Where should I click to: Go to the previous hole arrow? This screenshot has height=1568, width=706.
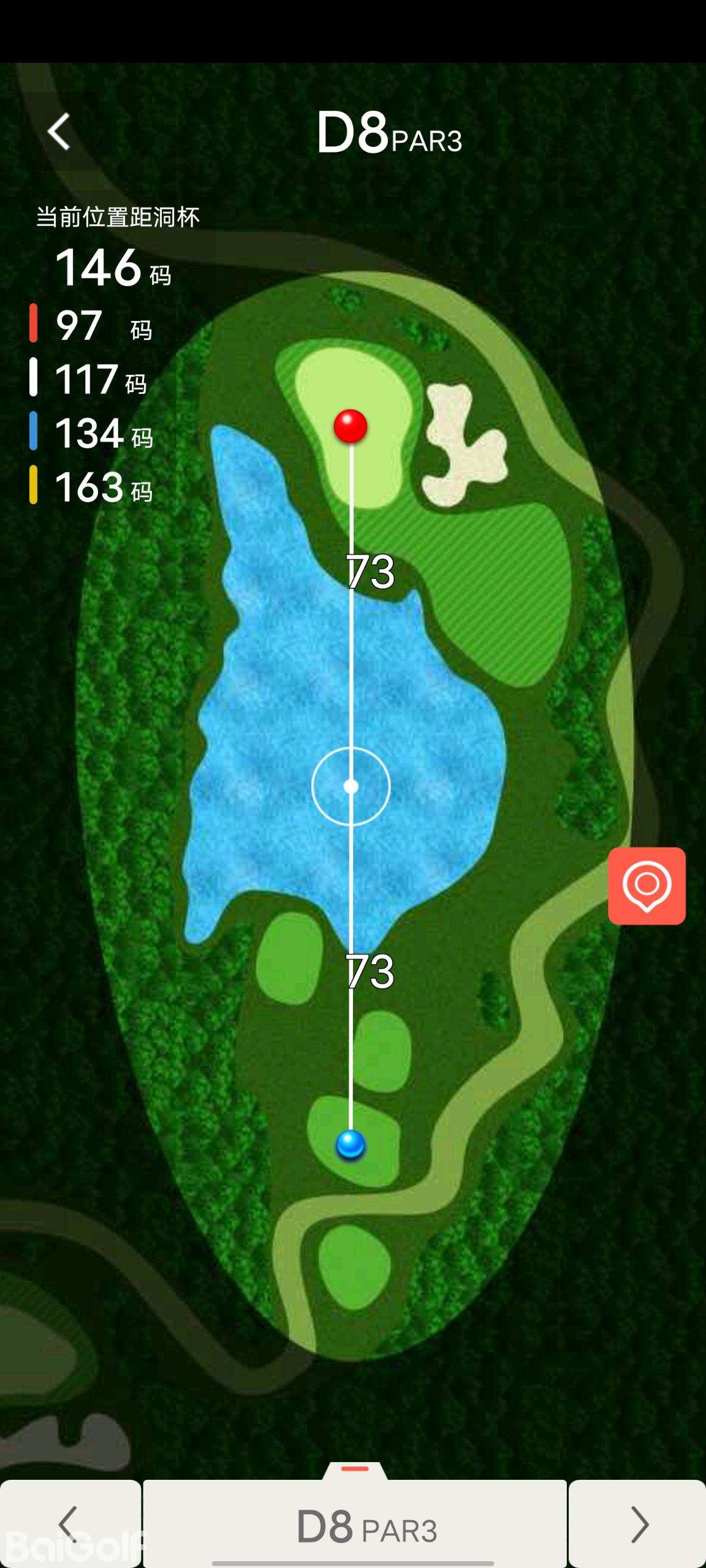pos(69,1524)
